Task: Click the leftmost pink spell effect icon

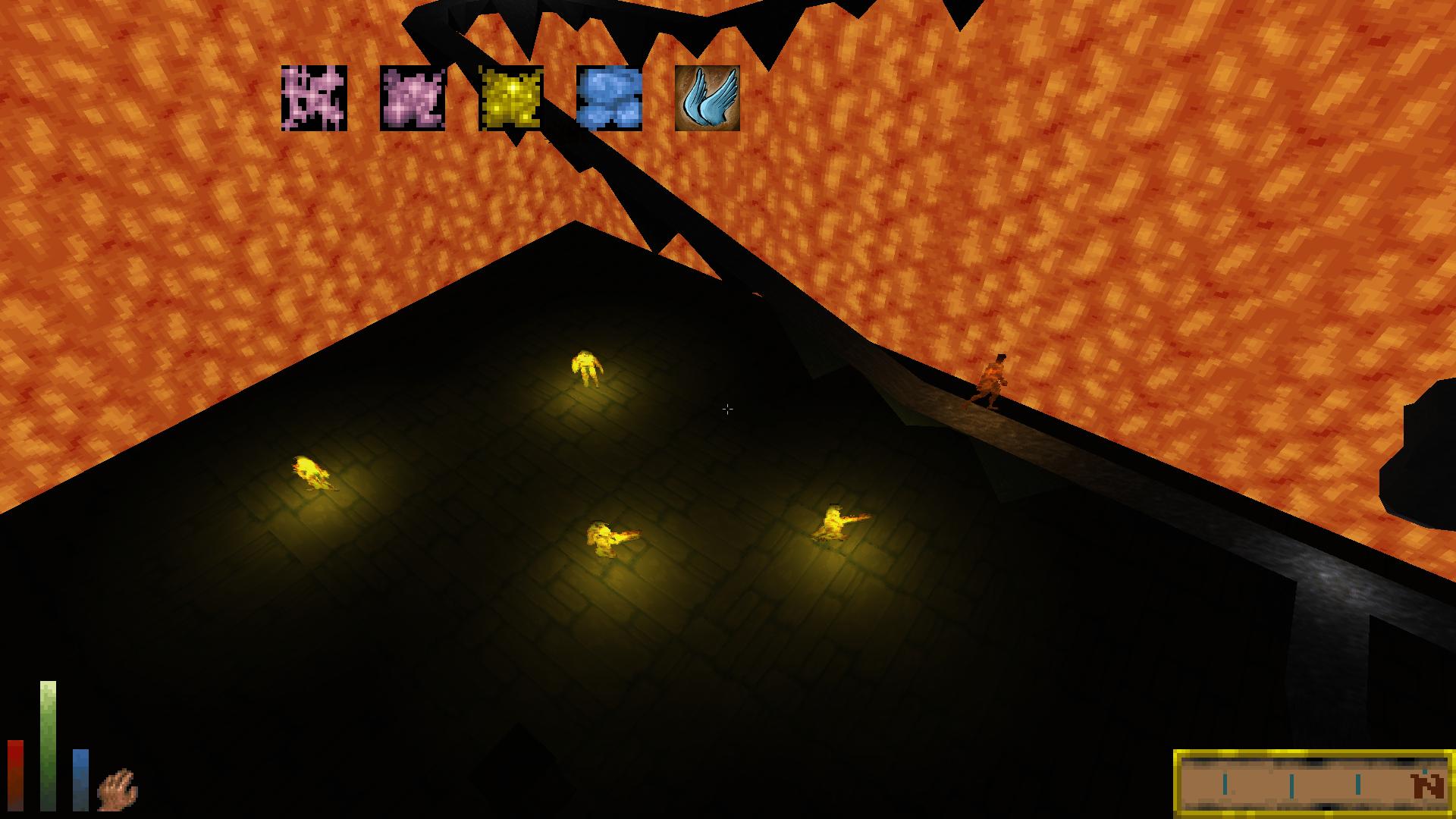Action: point(315,98)
